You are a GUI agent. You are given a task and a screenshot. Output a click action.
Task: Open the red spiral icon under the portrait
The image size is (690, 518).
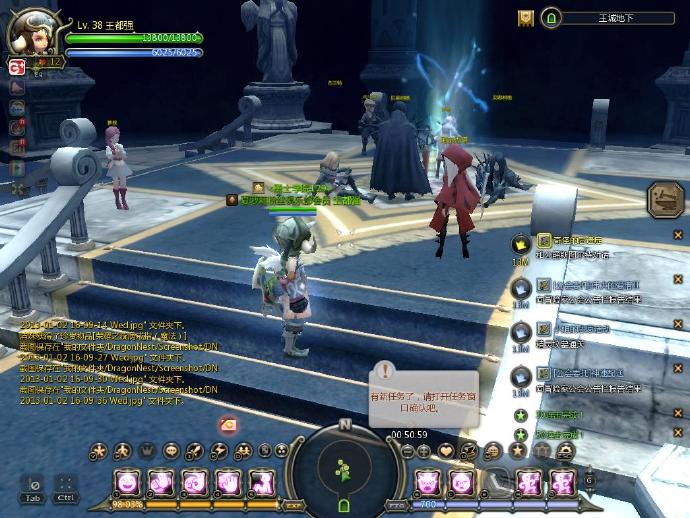(x=17, y=67)
